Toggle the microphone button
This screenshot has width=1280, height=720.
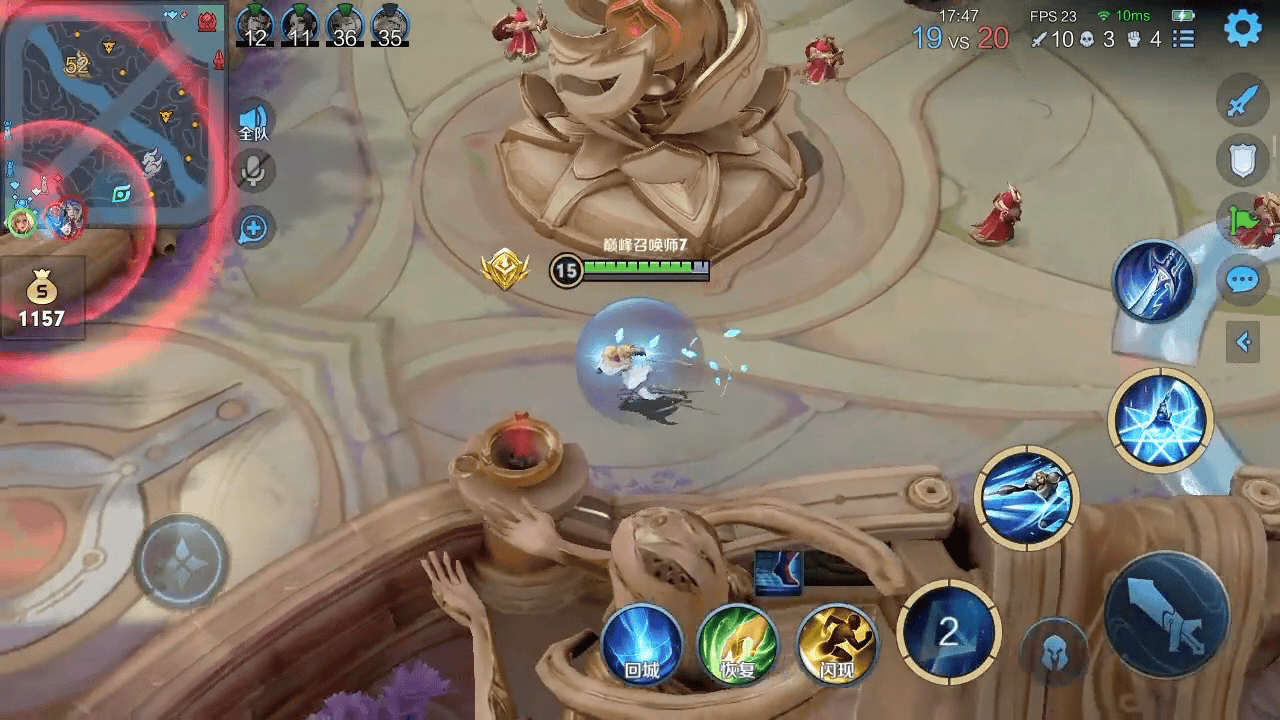[254, 171]
